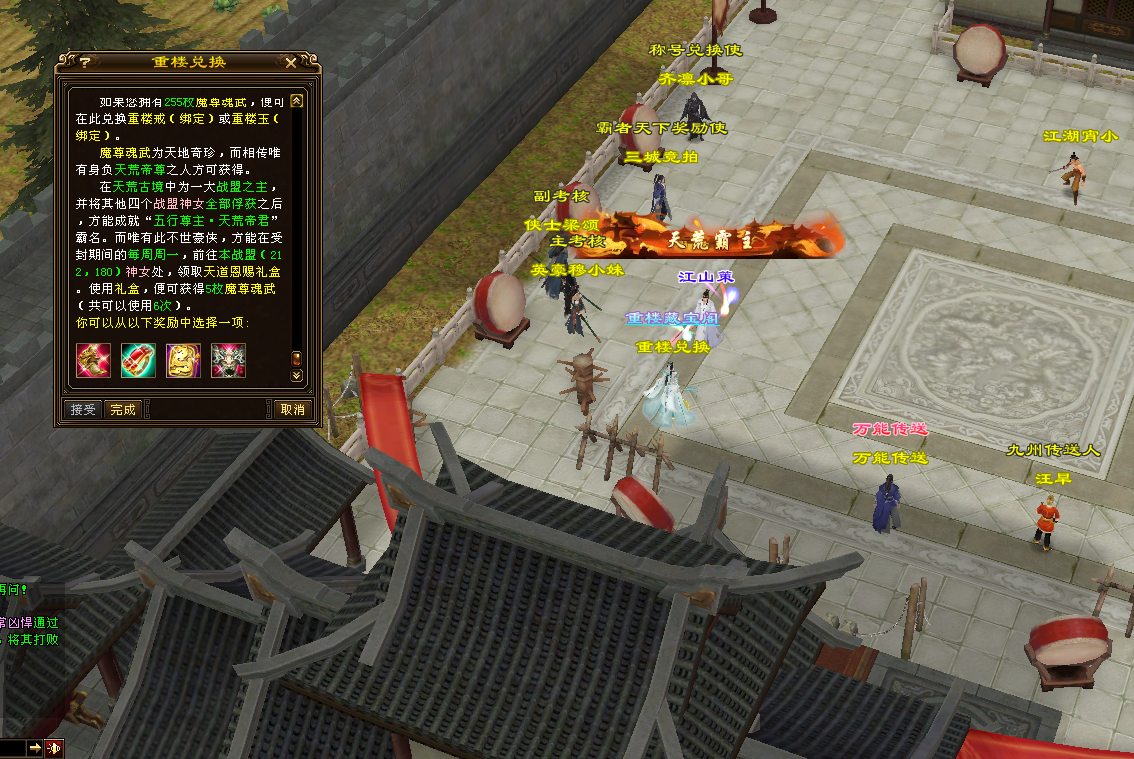Select the silver demon mask reward
Image resolution: width=1134 pixels, height=759 pixels.
click(x=228, y=360)
